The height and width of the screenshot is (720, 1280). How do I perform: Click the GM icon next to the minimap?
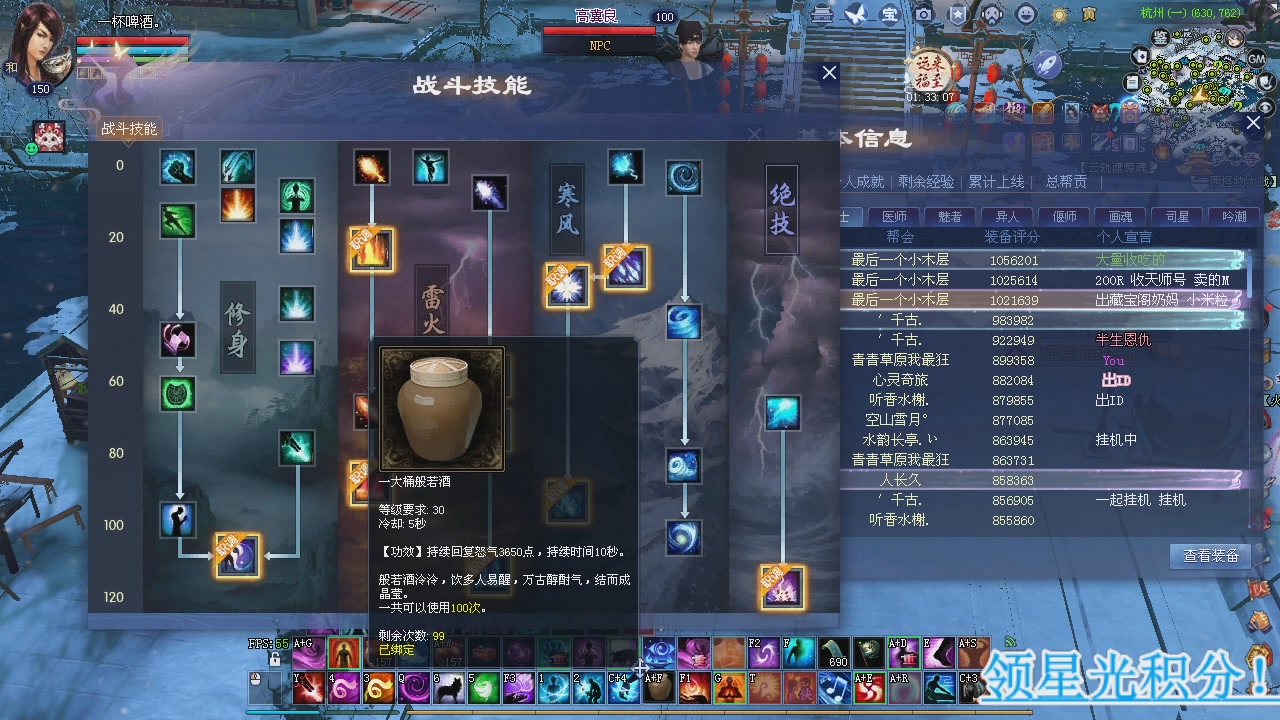1256,58
